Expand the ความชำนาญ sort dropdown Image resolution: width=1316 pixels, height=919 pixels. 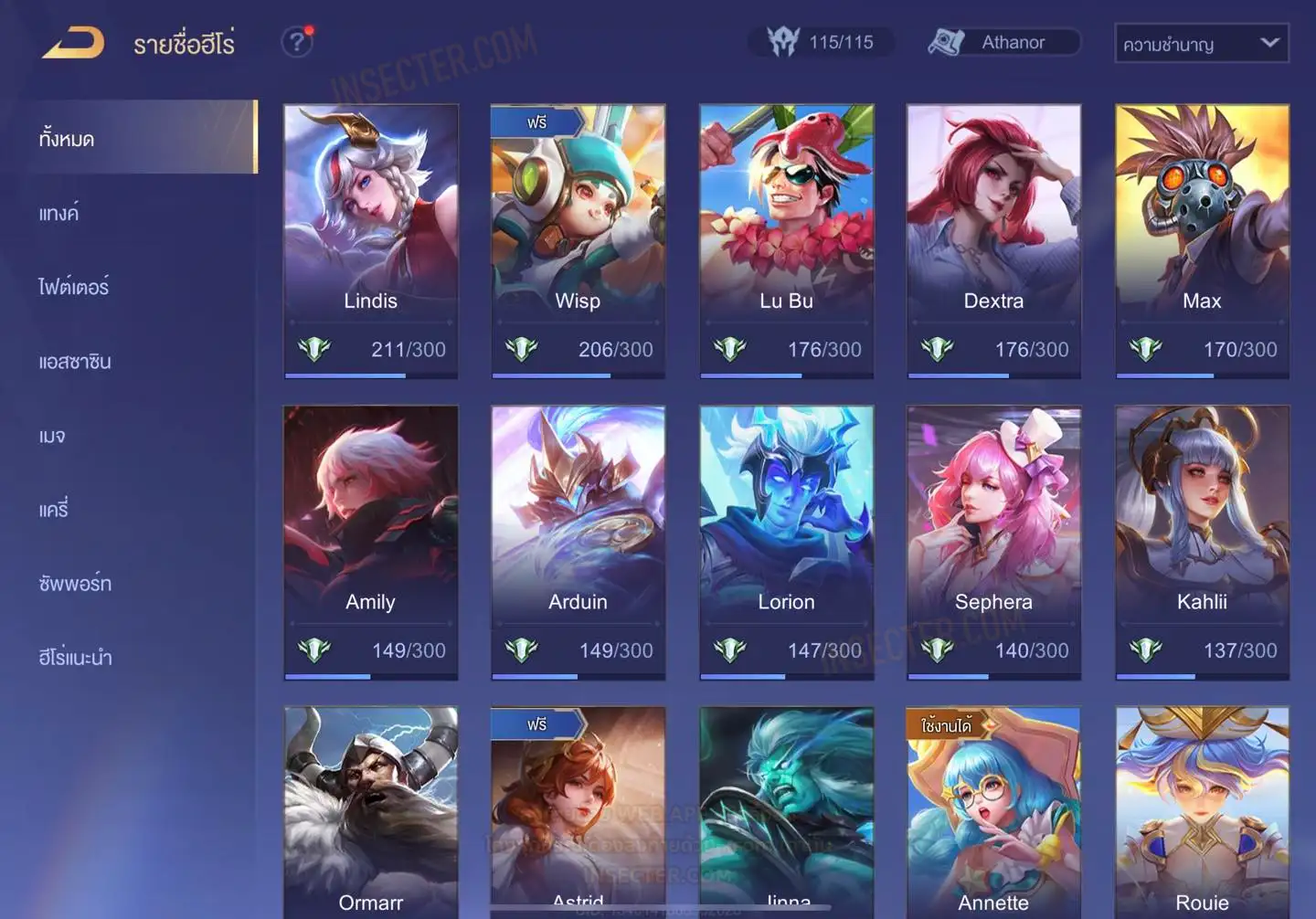pos(1201,43)
